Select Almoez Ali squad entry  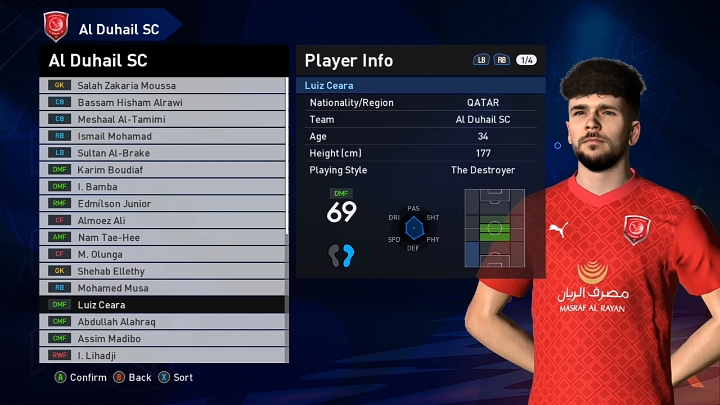[160, 220]
